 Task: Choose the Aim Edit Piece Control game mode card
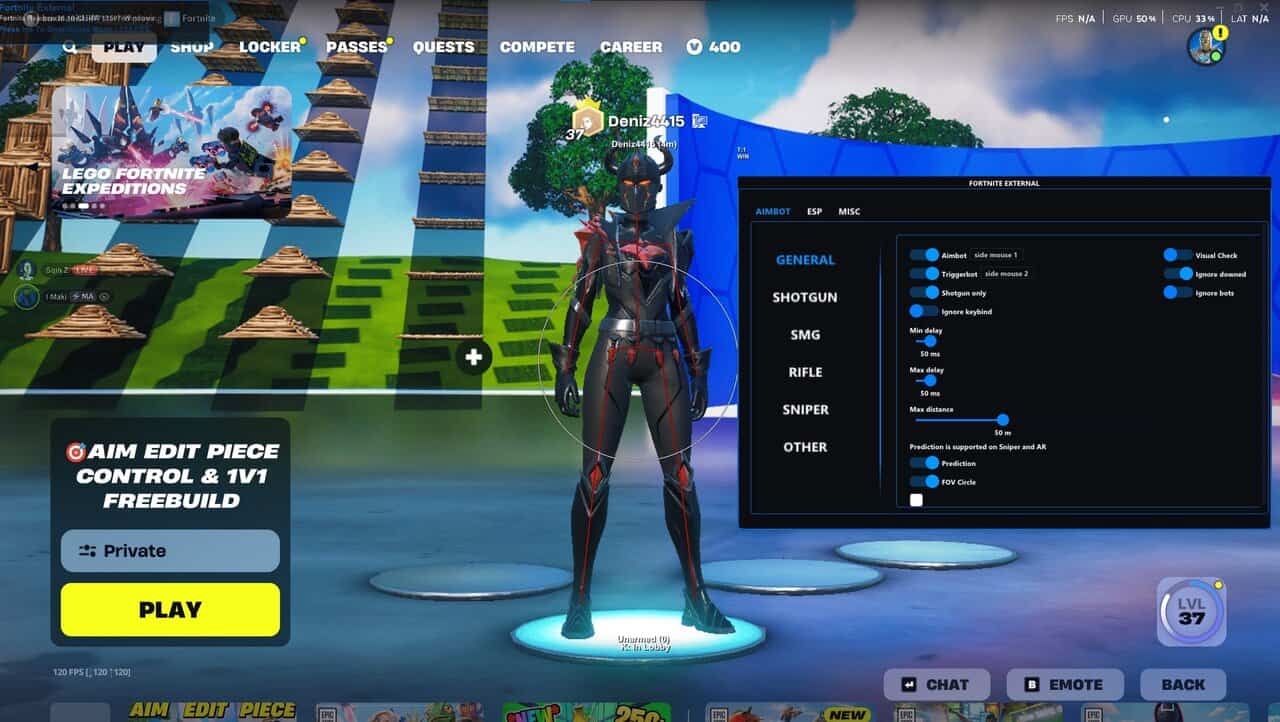pos(170,476)
